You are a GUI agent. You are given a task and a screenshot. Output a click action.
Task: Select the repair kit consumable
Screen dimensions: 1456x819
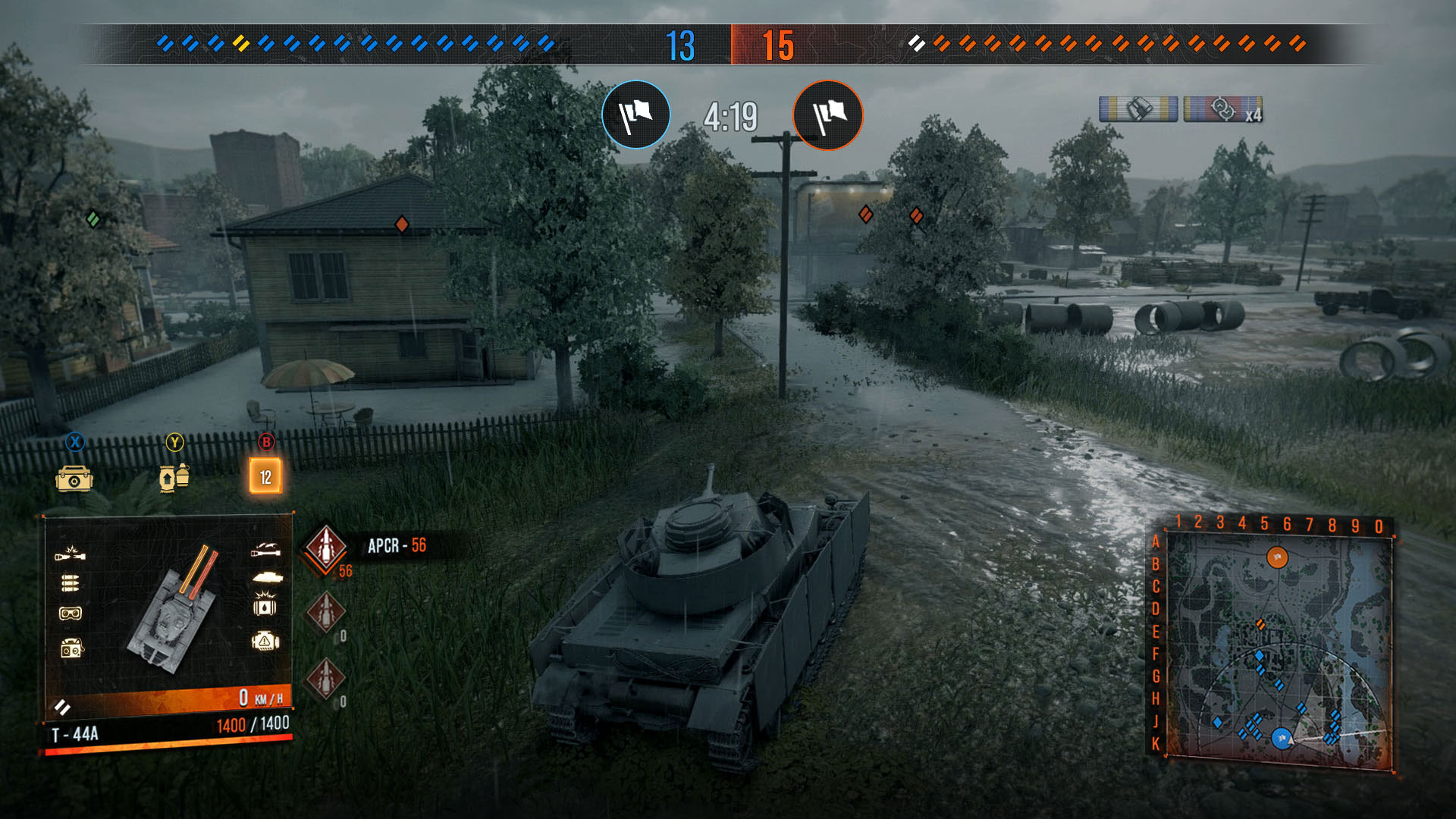74,479
